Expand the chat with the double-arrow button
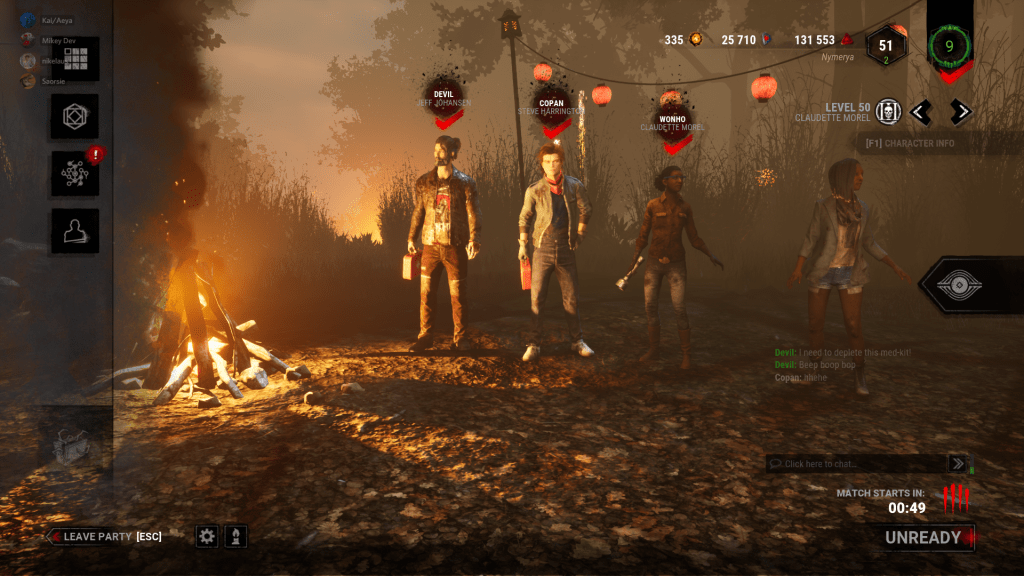 pos(958,464)
